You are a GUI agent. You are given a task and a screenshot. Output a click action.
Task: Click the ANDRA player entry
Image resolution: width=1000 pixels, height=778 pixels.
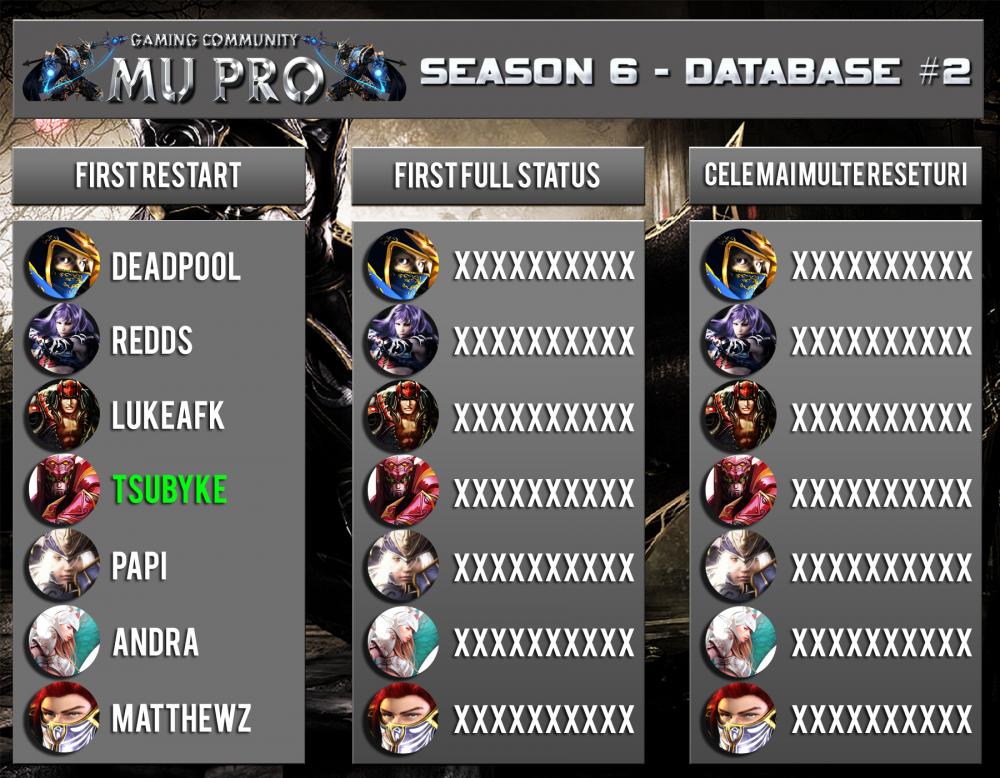[x=155, y=641]
